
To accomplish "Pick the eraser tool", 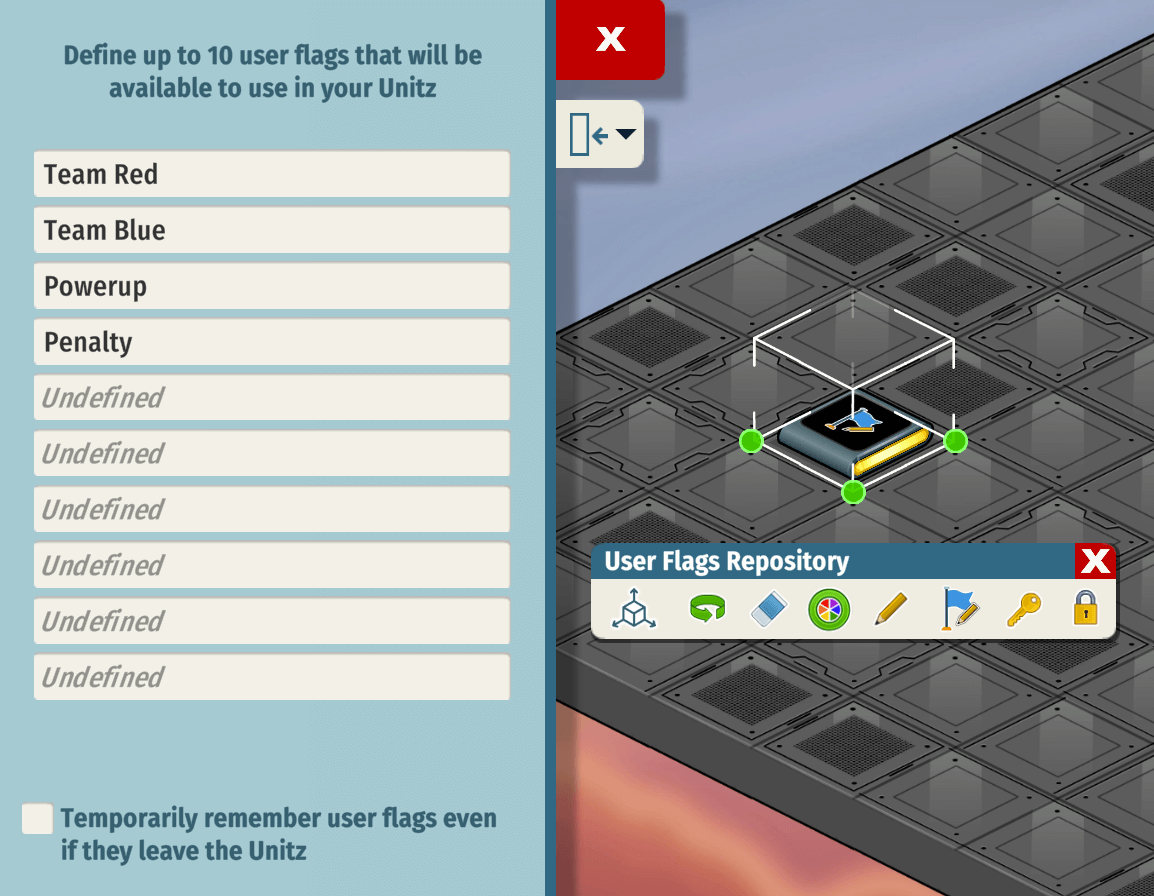I will pyautogui.click(x=769, y=608).
